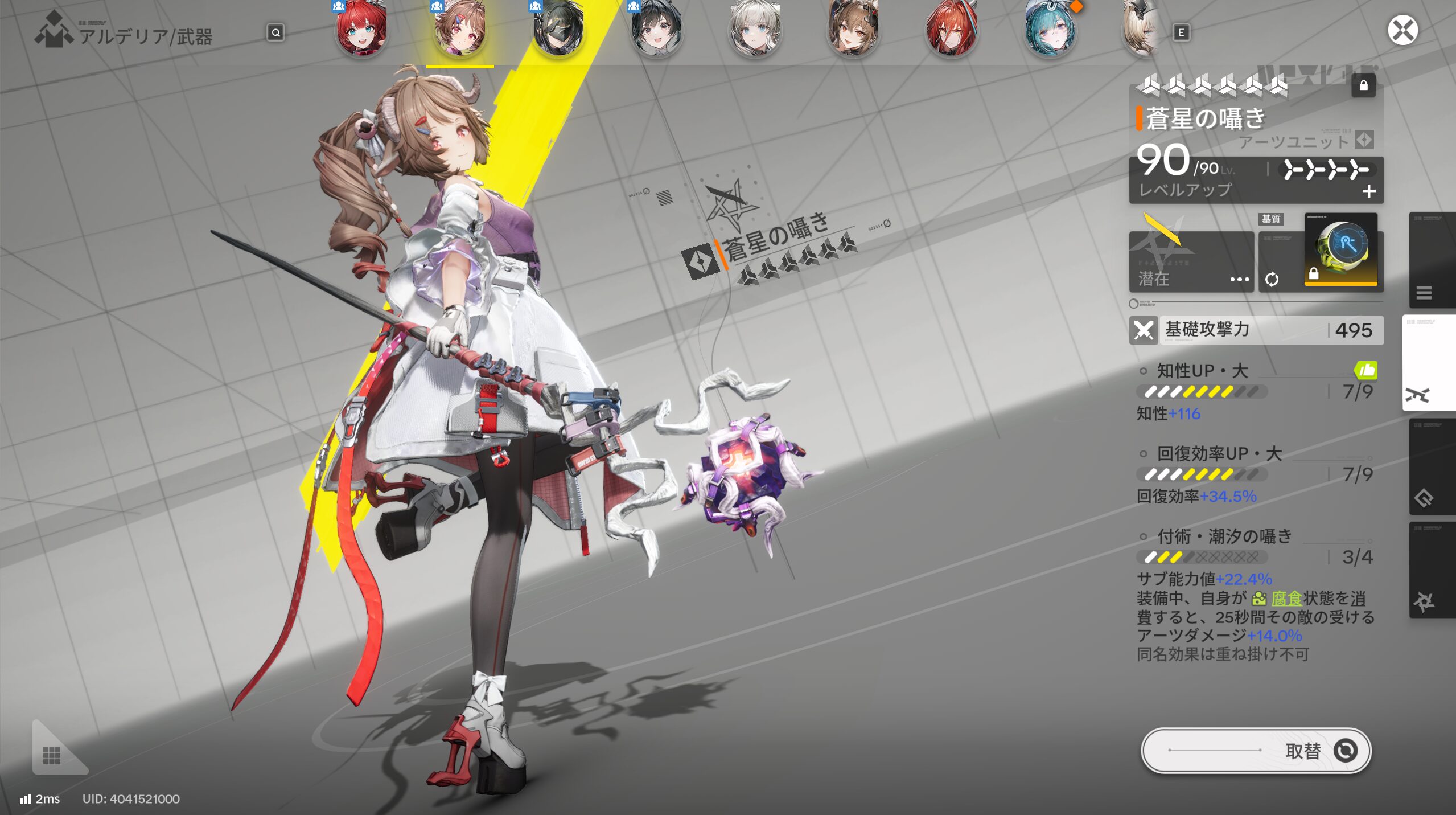Click the green 腐食 status keyword link
Image resolution: width=1456 pixels, height=815 pixels.
pos(1286,599)
